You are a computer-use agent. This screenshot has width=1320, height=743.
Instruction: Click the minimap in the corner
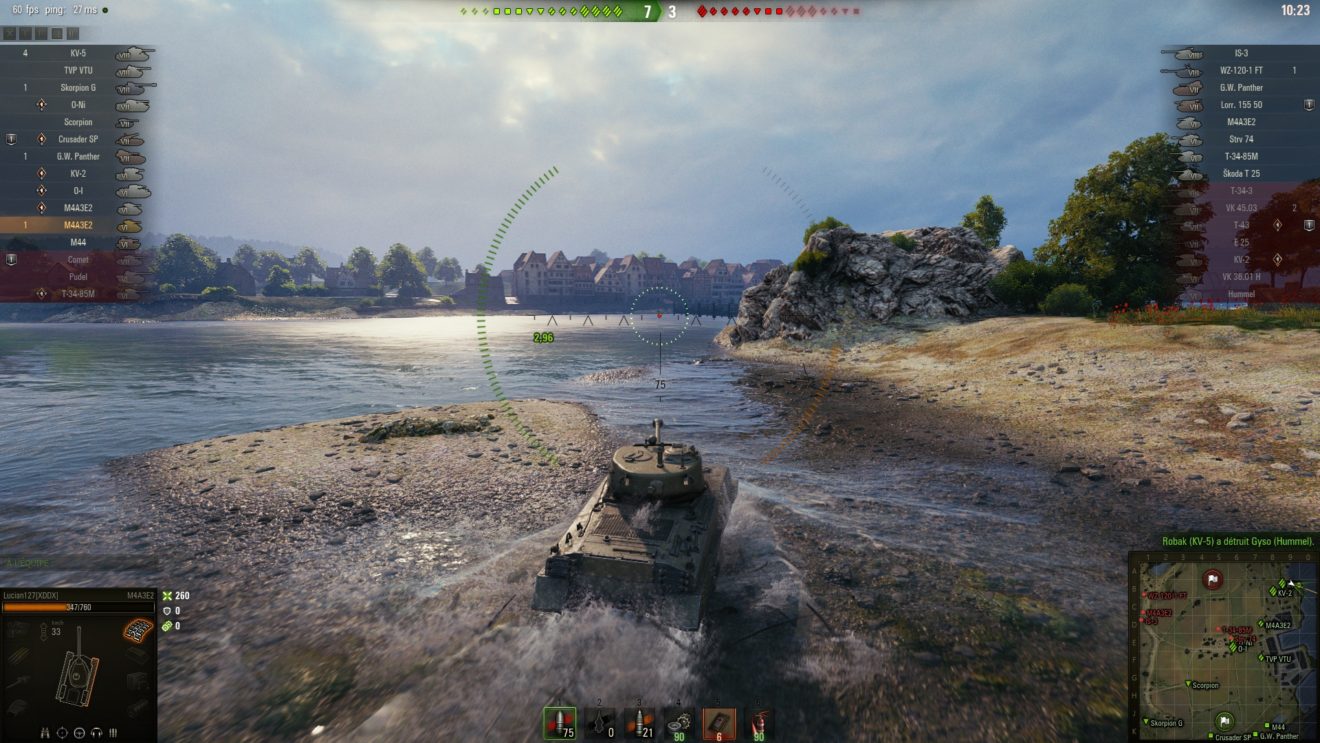tap(1223, 647)
